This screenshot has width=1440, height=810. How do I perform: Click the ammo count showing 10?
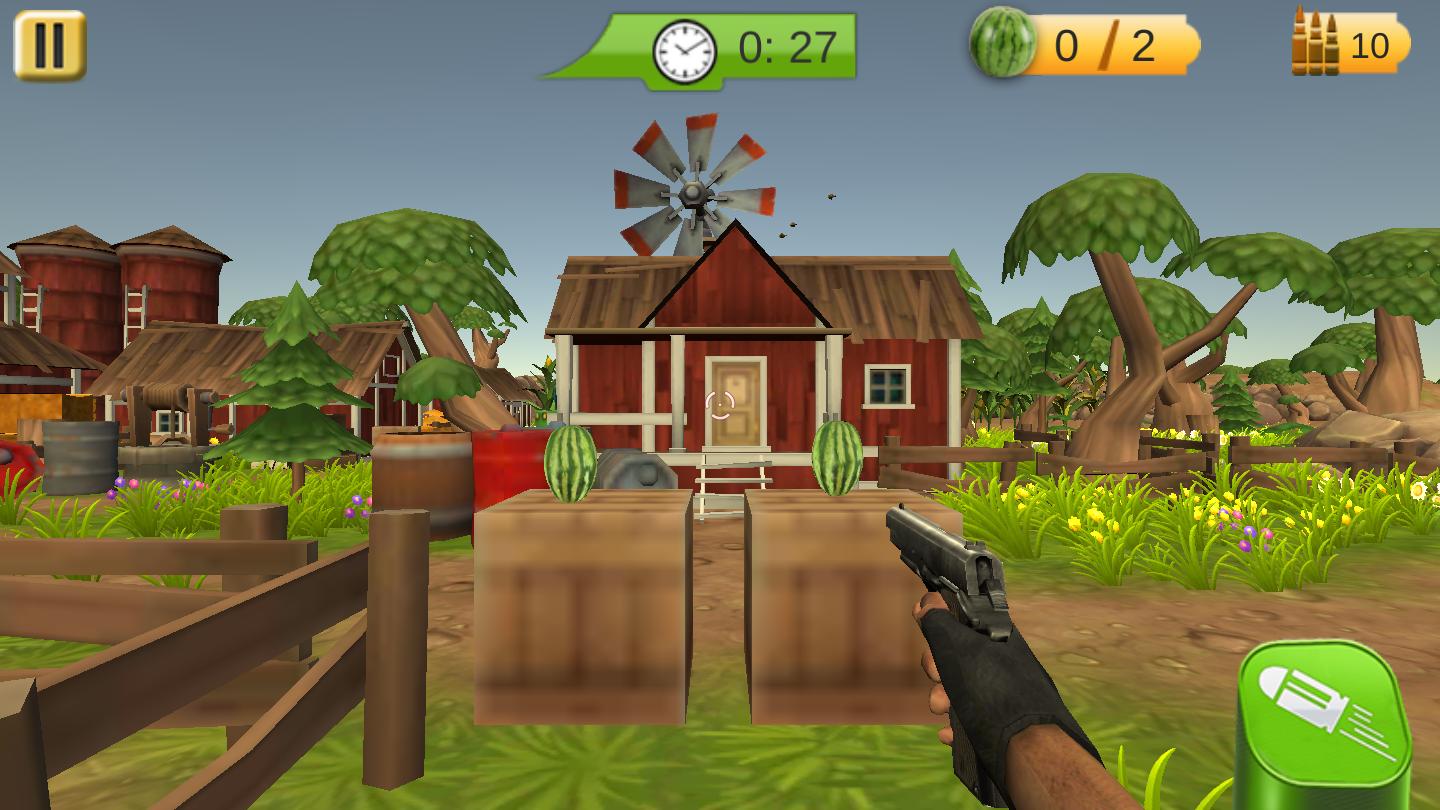1371,44
